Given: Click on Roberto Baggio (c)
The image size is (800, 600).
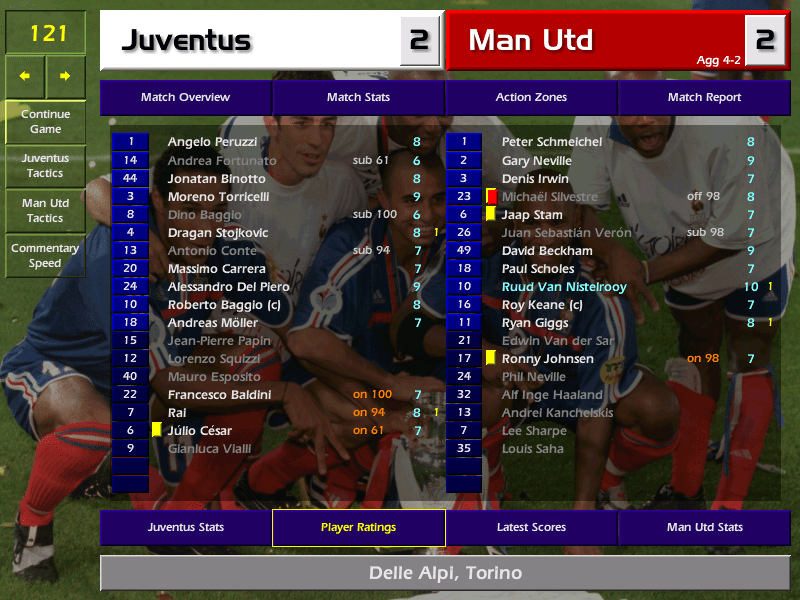Looking at the screenshot, I should [x=217, y=305].
